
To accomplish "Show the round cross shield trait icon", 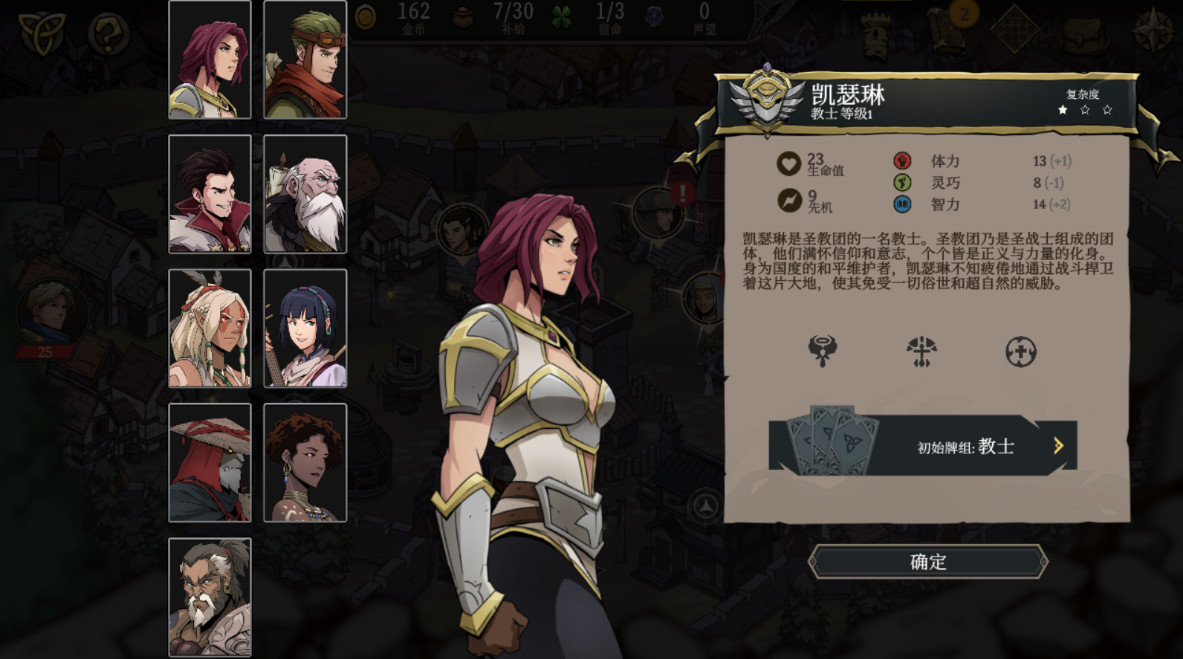I will pos(1020,351).
